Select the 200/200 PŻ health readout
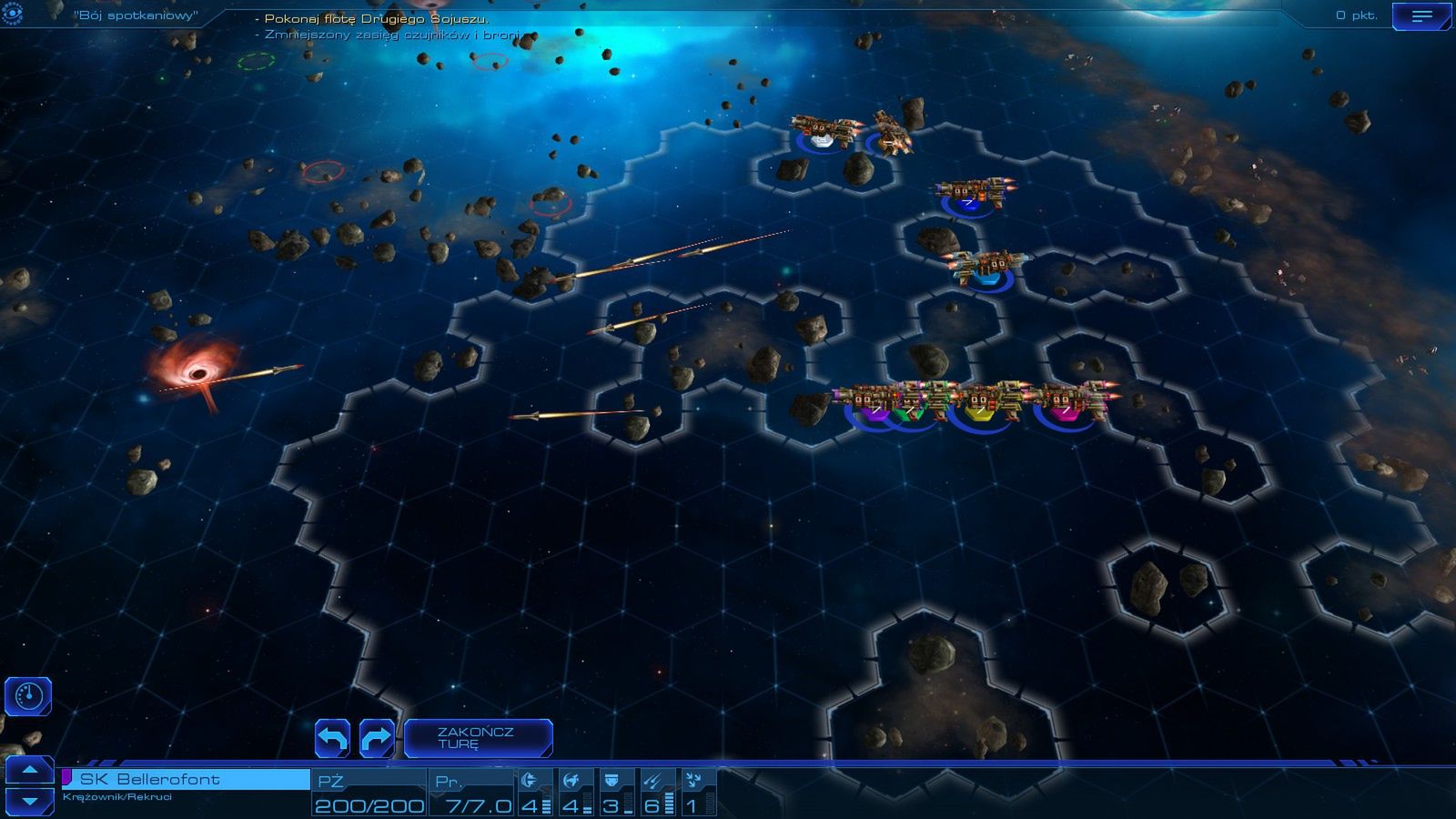 click(369, 804)
